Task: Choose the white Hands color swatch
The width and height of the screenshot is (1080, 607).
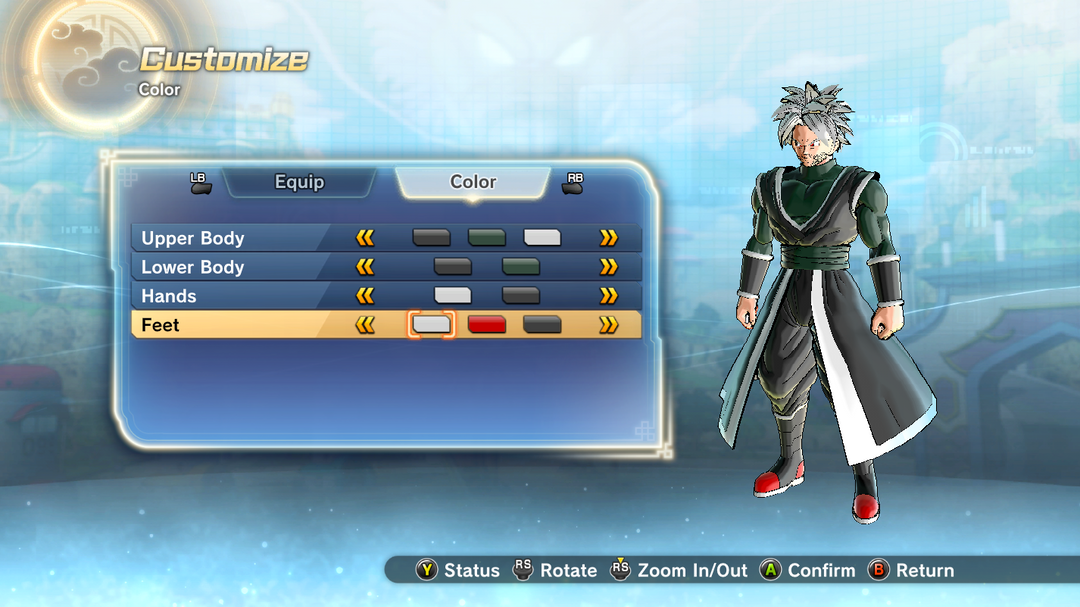Action: (x=452, y=296)
